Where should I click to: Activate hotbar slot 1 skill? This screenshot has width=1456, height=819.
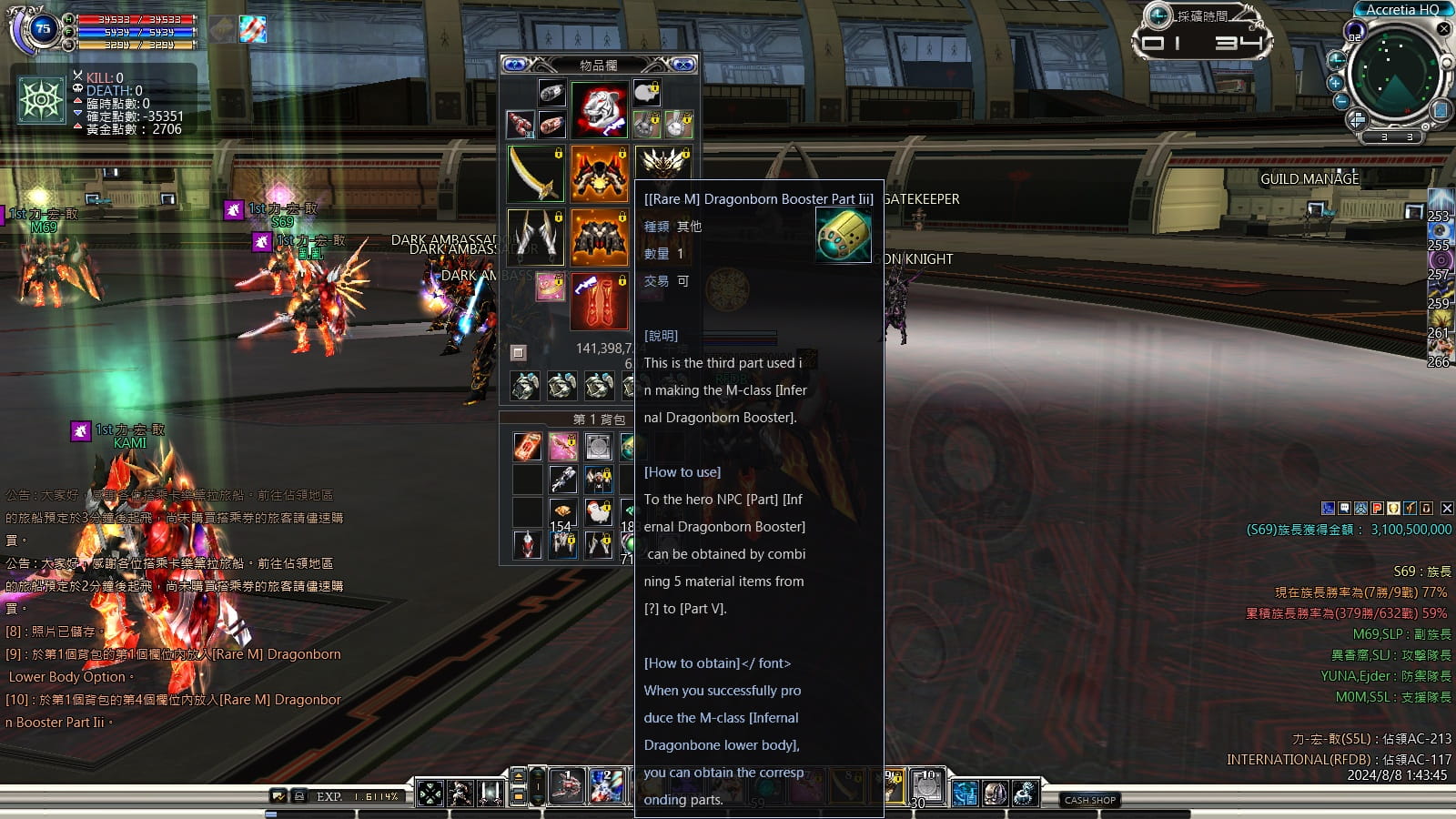pyautogui.click(x=567, y=787)
